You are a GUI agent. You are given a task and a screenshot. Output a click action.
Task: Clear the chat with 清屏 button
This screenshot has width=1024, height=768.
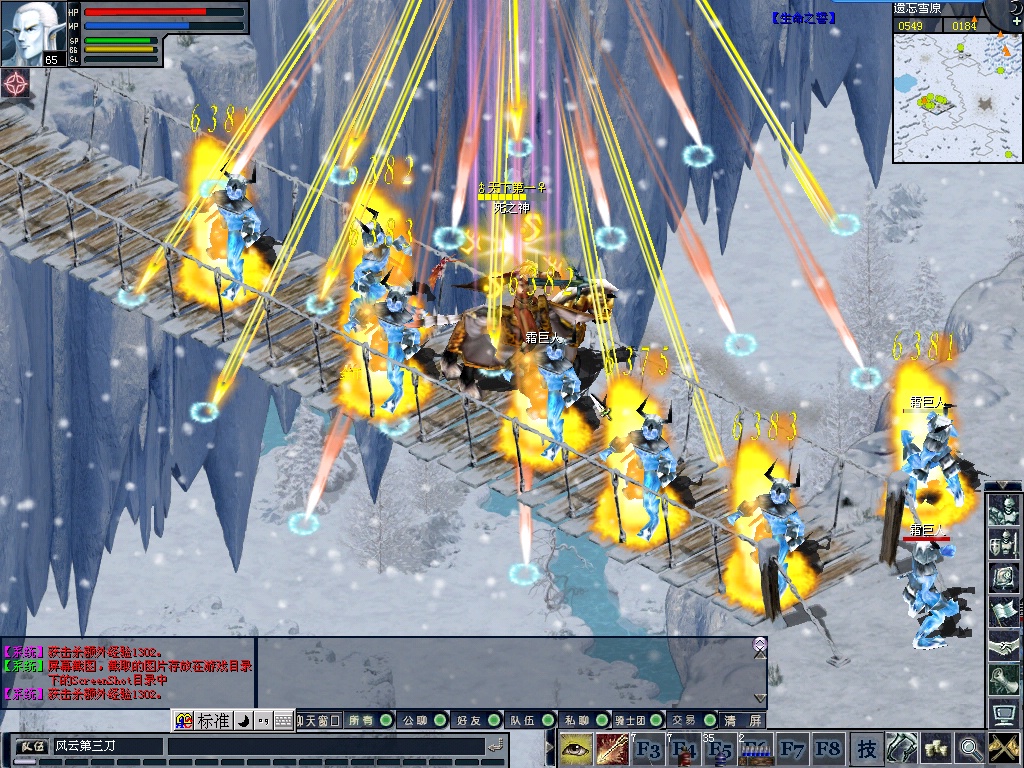(743, 720)
